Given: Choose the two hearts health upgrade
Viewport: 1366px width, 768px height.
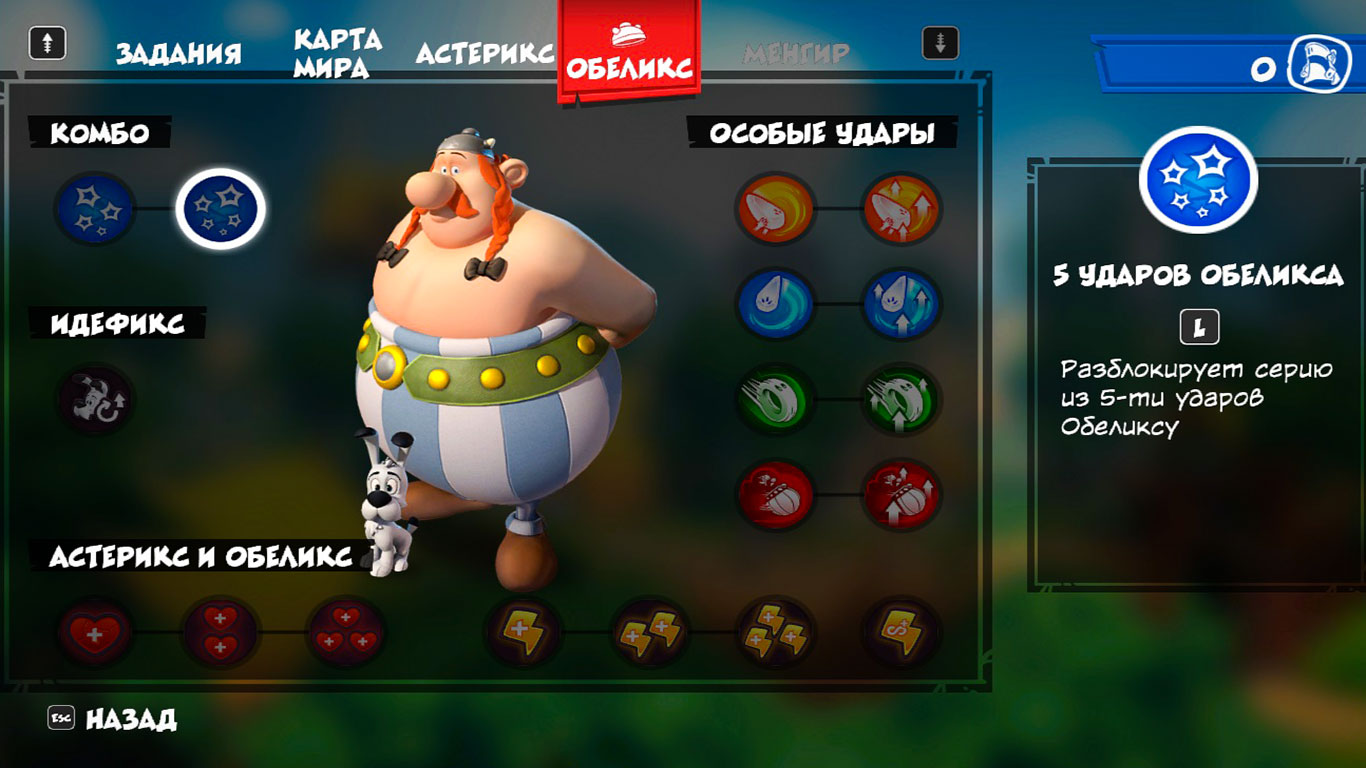Looking at the screenshot, I should click(220, 633).
